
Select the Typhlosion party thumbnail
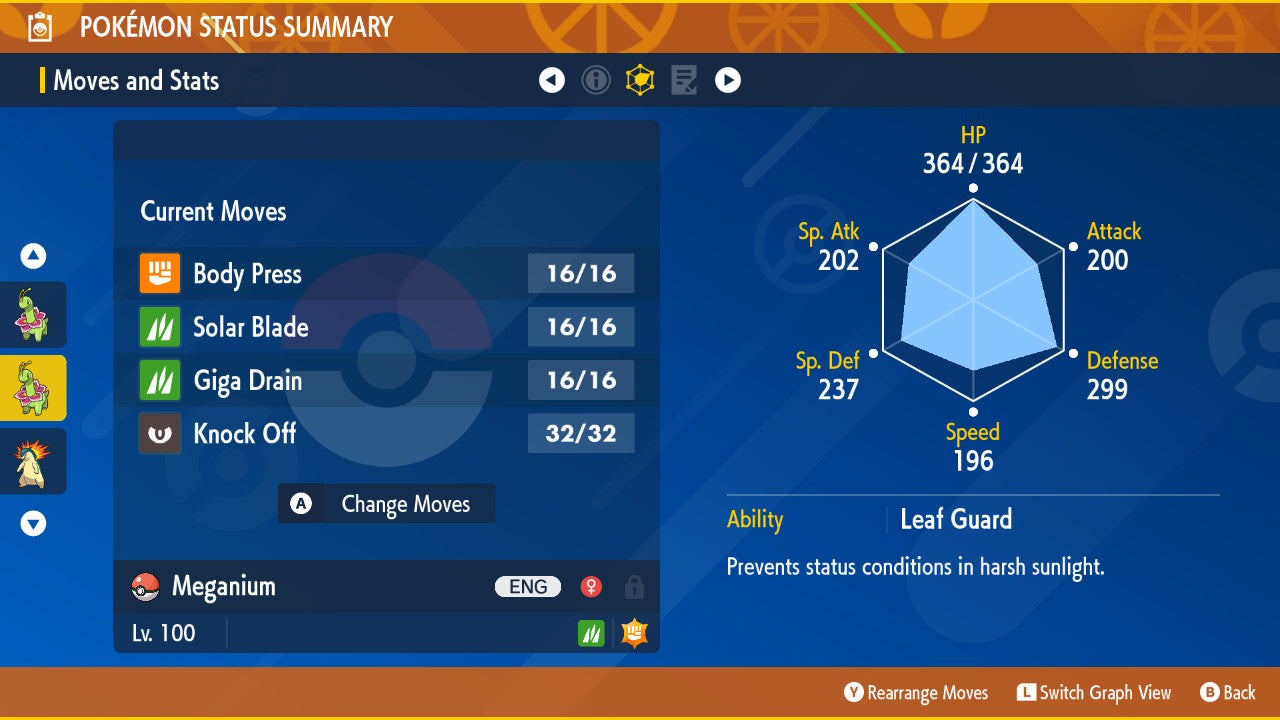point(33,461)
